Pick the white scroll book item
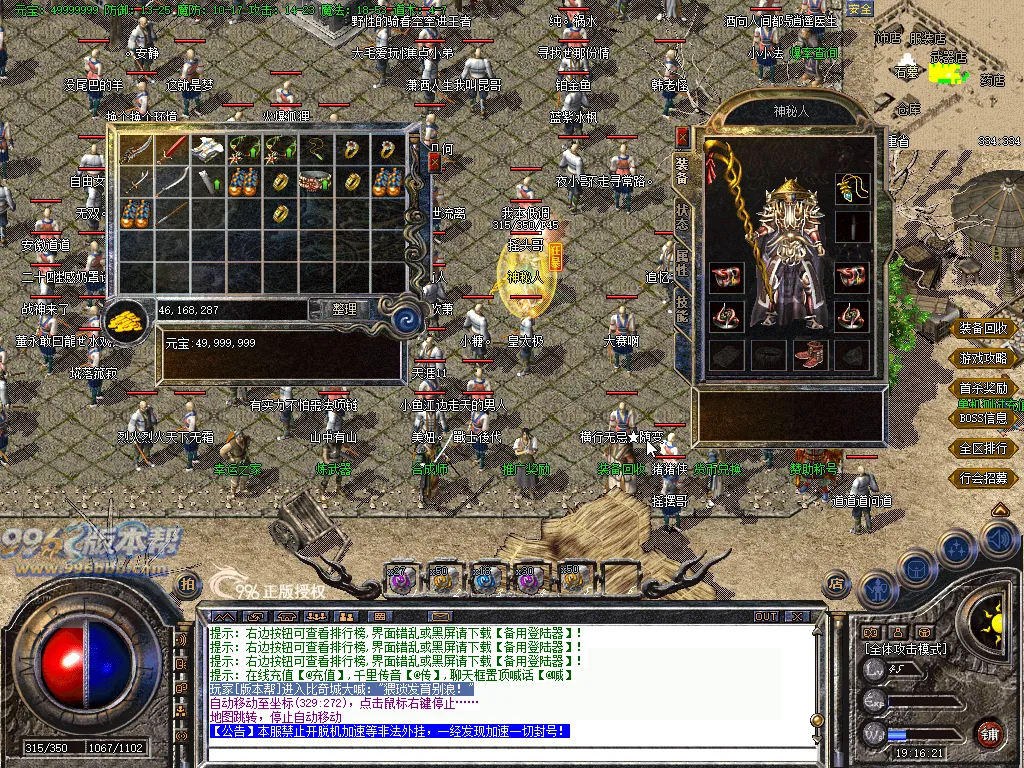 (x=209, y=151)
